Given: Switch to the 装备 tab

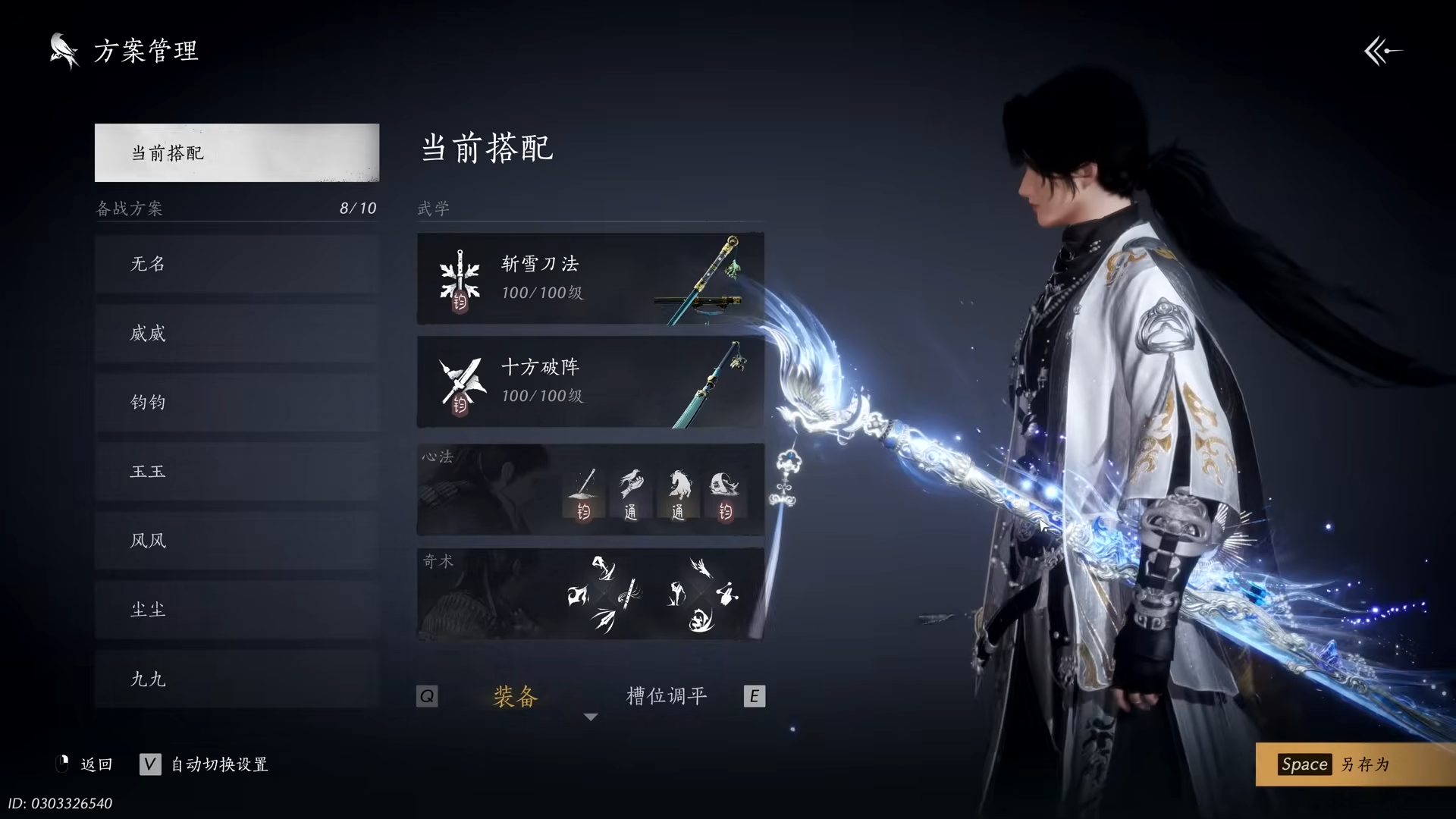Looking at the screenshot, I should pyautogui.click(x=515, y=696).
